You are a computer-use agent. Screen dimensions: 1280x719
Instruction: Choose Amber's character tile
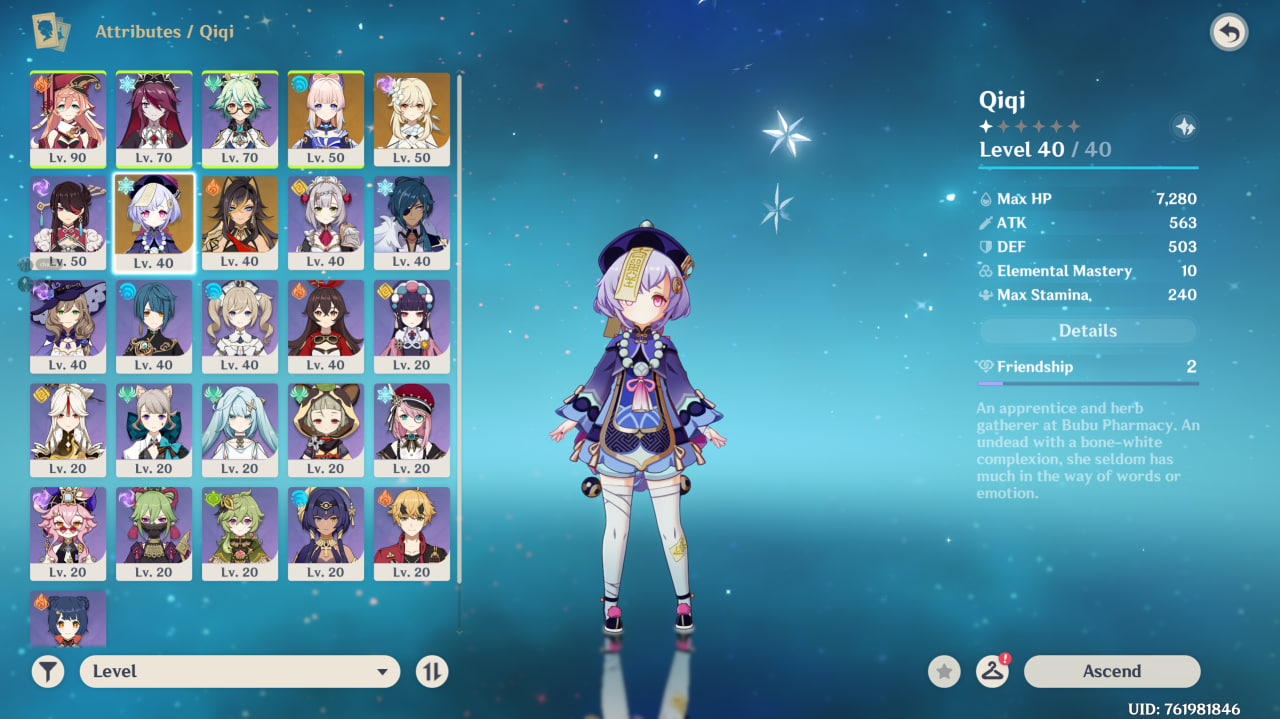coord(326,326)
